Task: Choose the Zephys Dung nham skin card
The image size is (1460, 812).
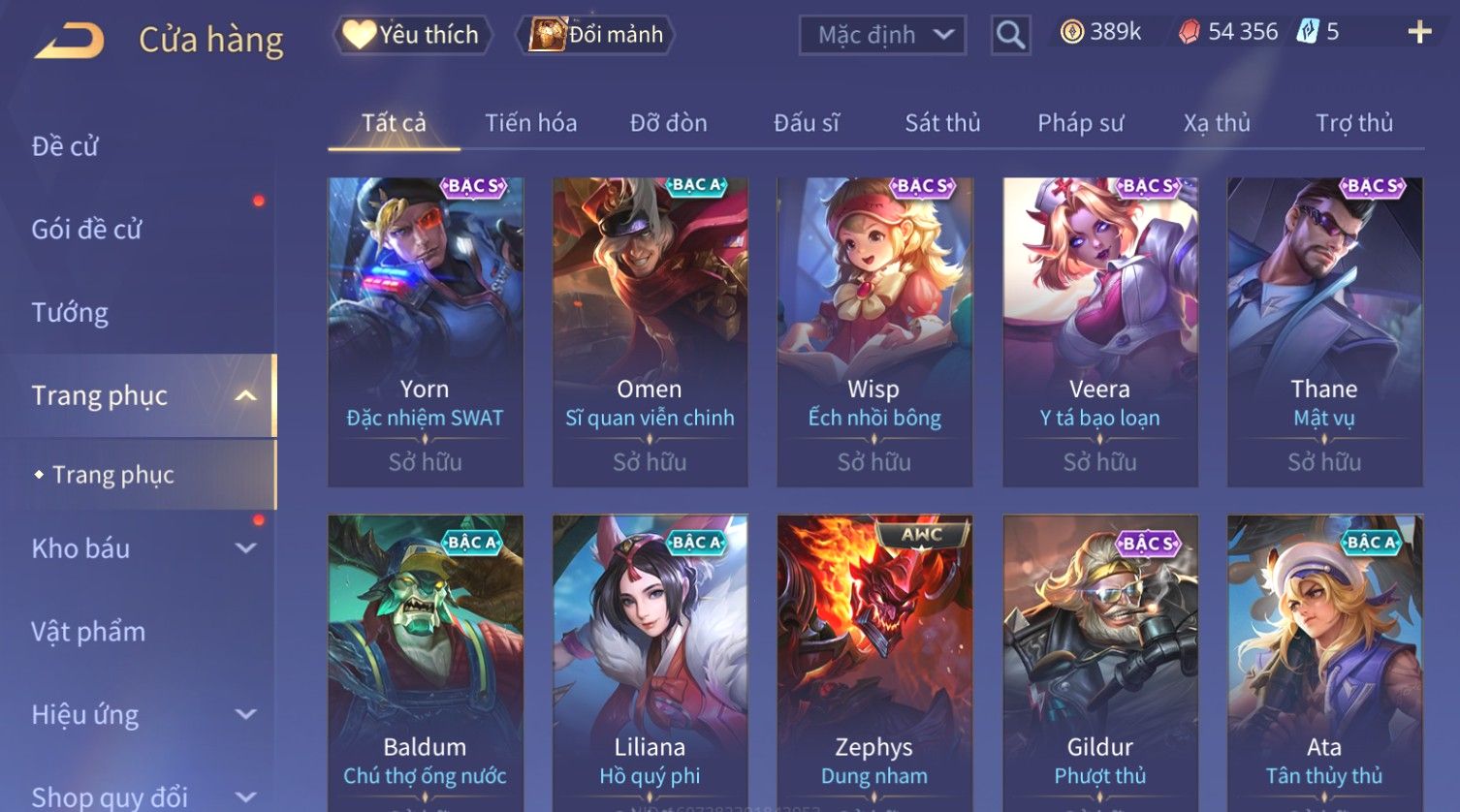Action: coord(873,659)
